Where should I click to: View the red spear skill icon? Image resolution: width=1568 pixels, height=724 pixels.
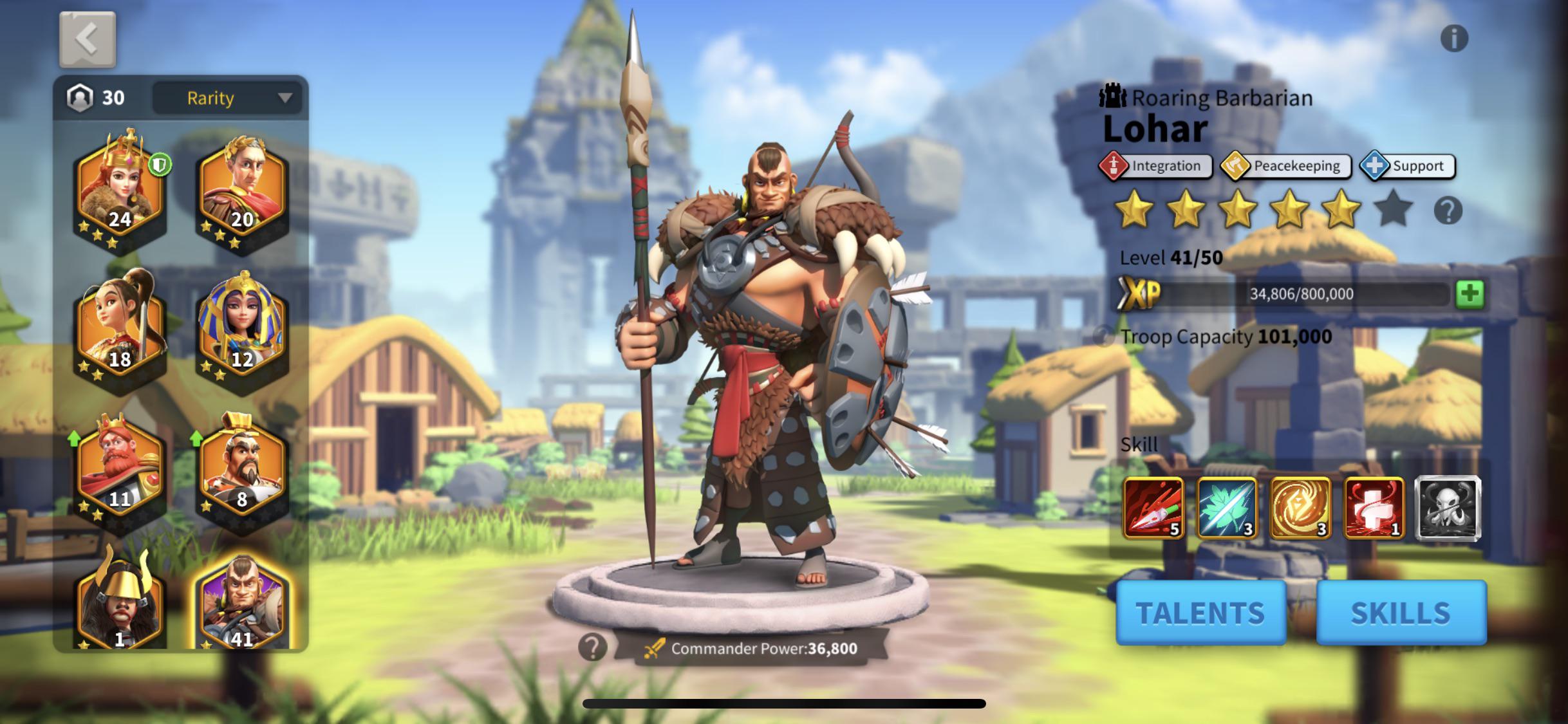(x=1153, y=508)
